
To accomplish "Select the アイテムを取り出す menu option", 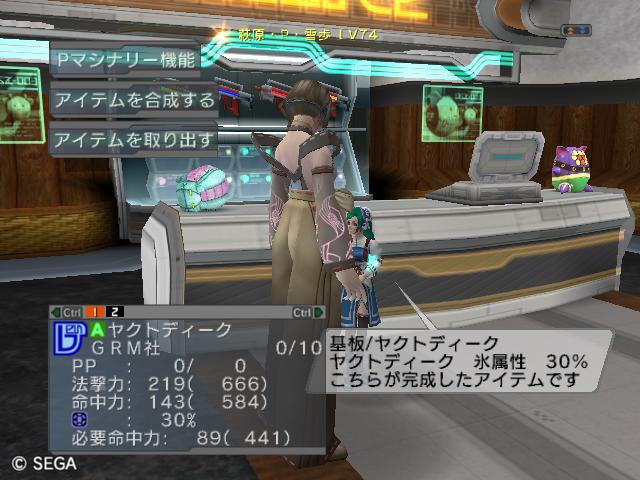I will coord(133,140).
